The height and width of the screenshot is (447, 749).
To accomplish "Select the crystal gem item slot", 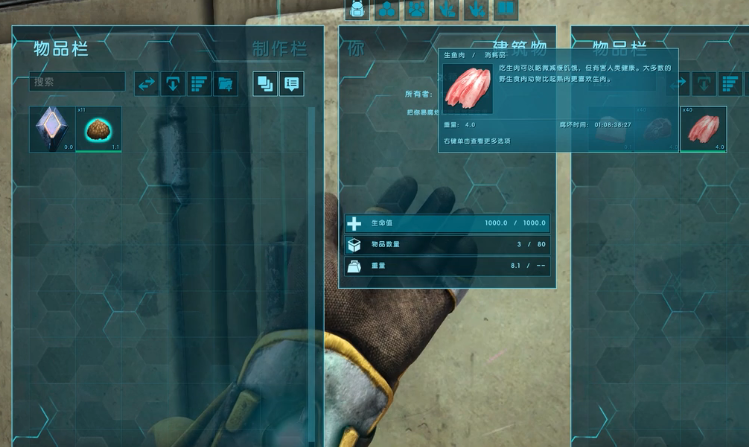I will click(52, 129).
